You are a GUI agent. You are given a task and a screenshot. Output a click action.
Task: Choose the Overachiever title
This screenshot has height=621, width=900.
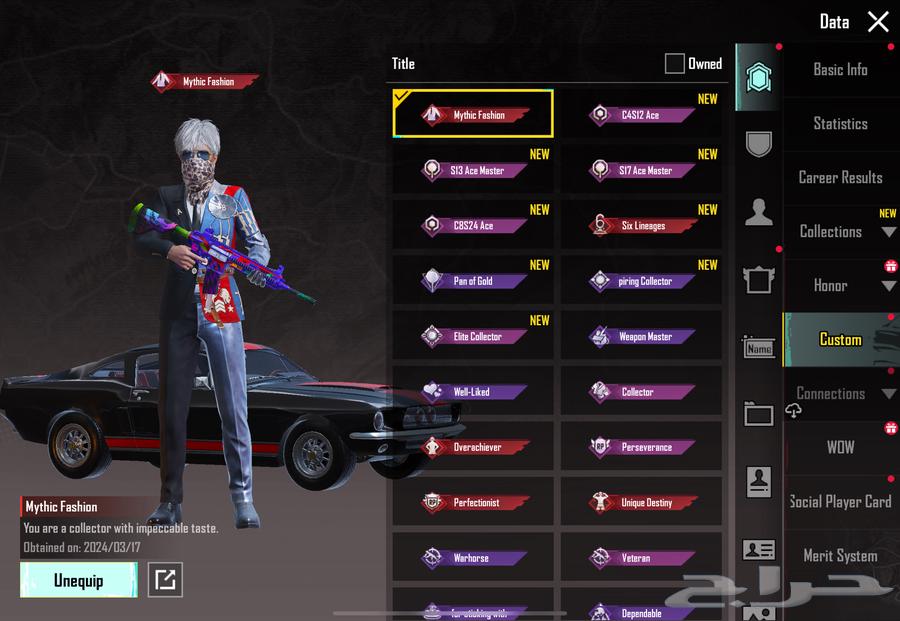coord(473,447)
